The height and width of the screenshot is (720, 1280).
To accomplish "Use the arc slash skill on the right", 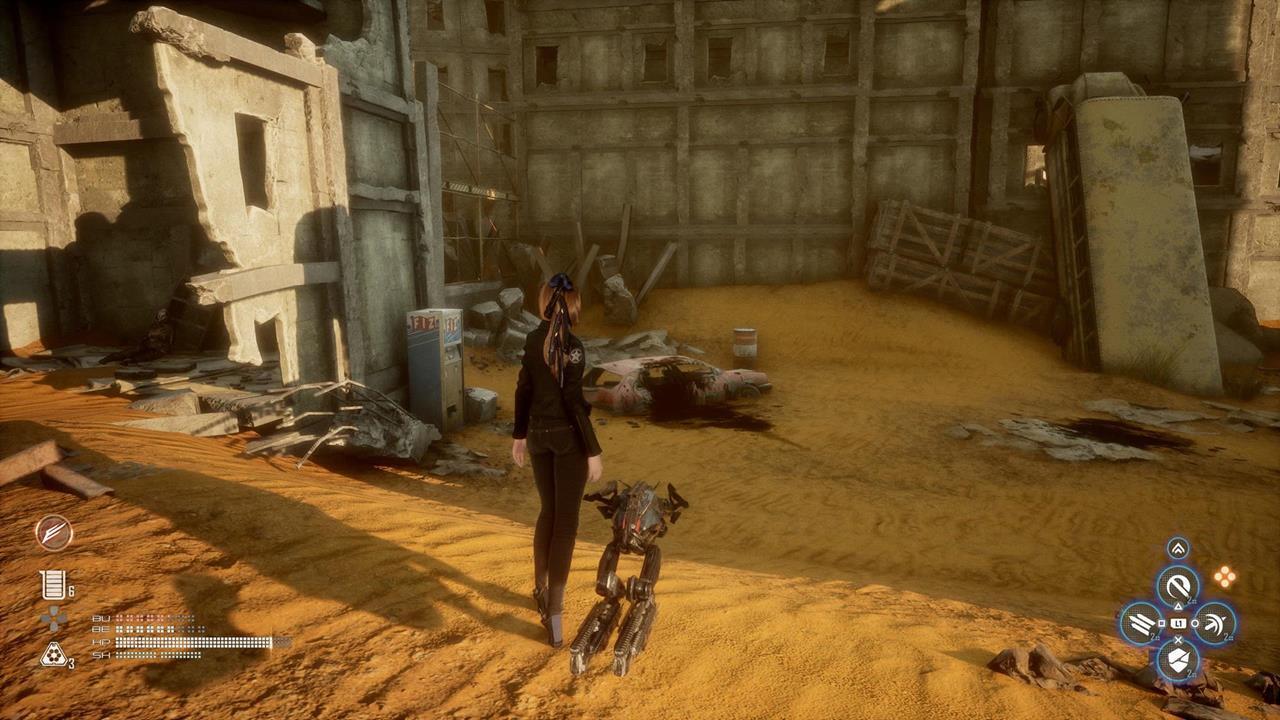I will [x=1214, y=624].
